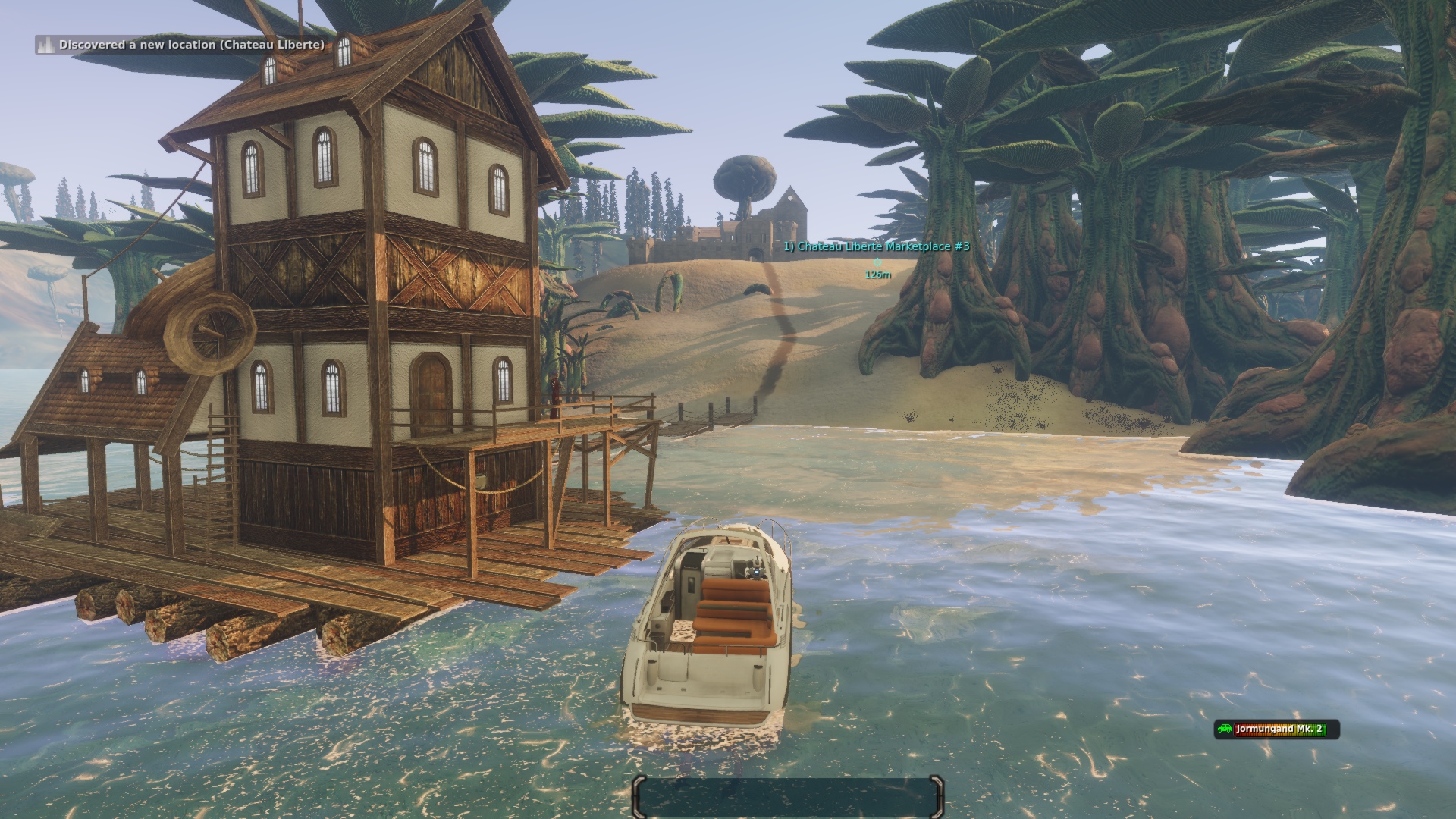1456x819 pixels.
Task: Click the empty action bar panel
Action: click(x=788, y=797)
